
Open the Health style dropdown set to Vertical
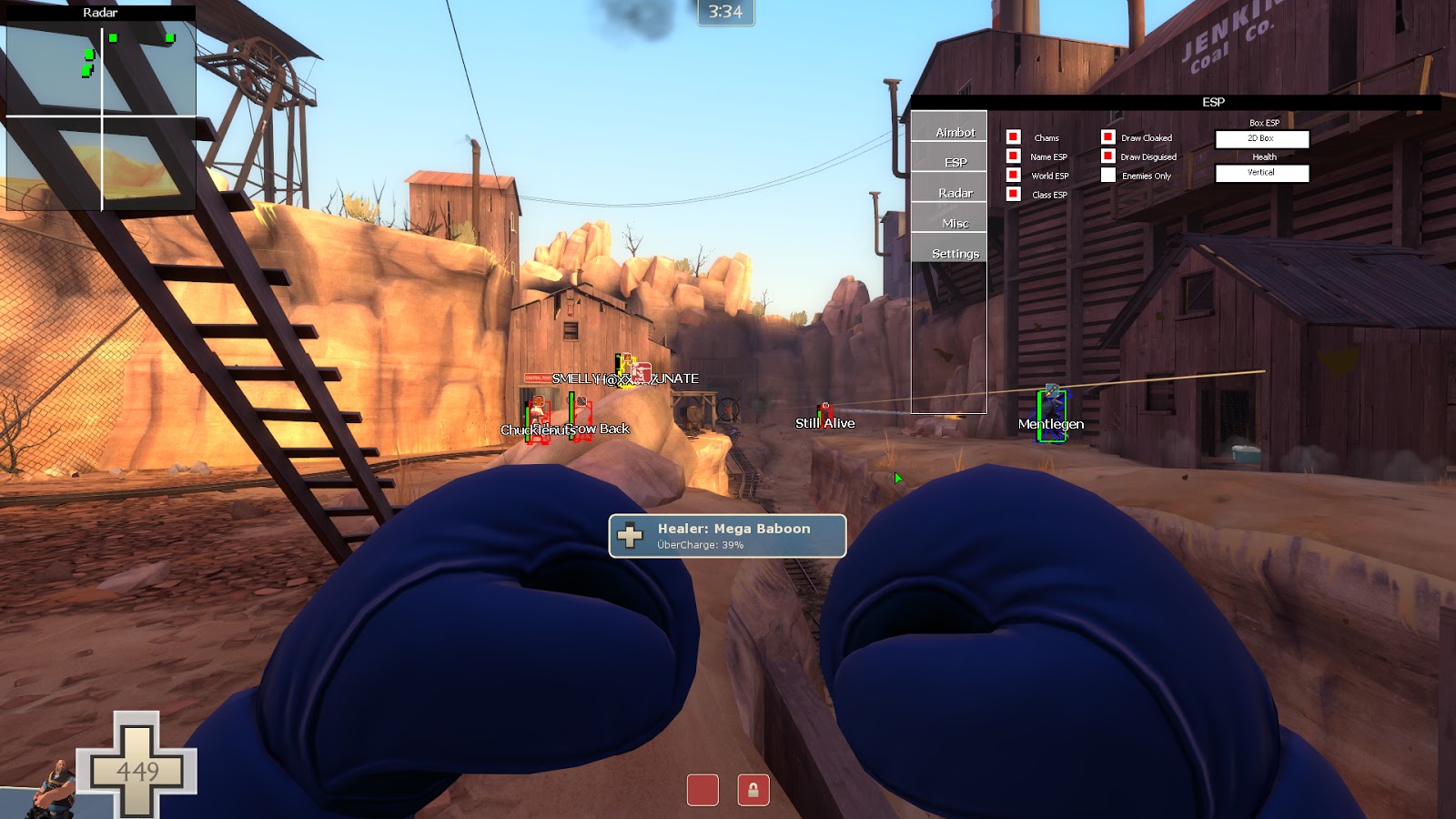click(x=1262, y=173)
